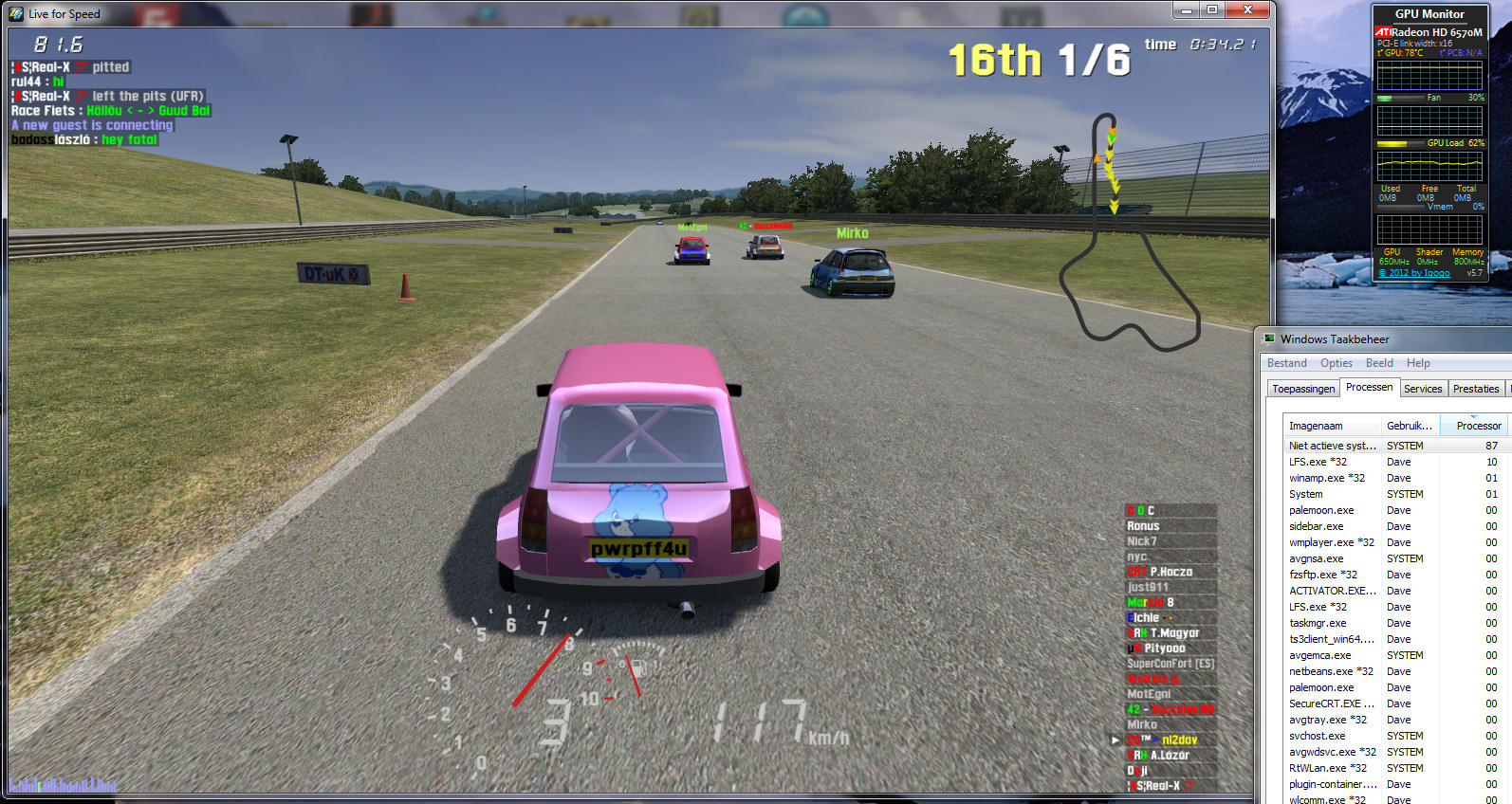Click SuperConFort [ES] in the driver list
Viewport: 1512px width, 804px height.
tap(1170, 664)
